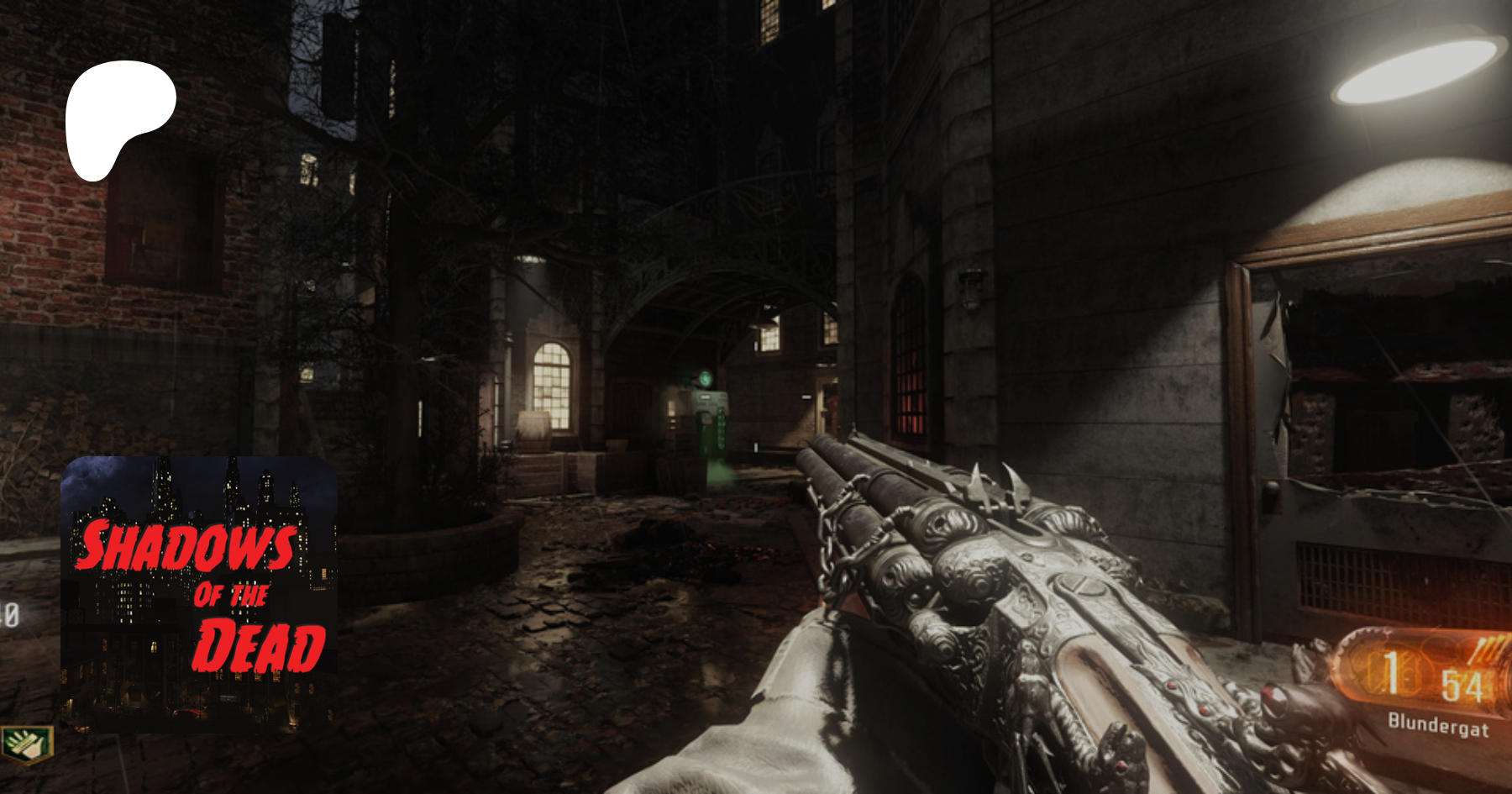Click the Blundergat weapon label

point(1437,724)
